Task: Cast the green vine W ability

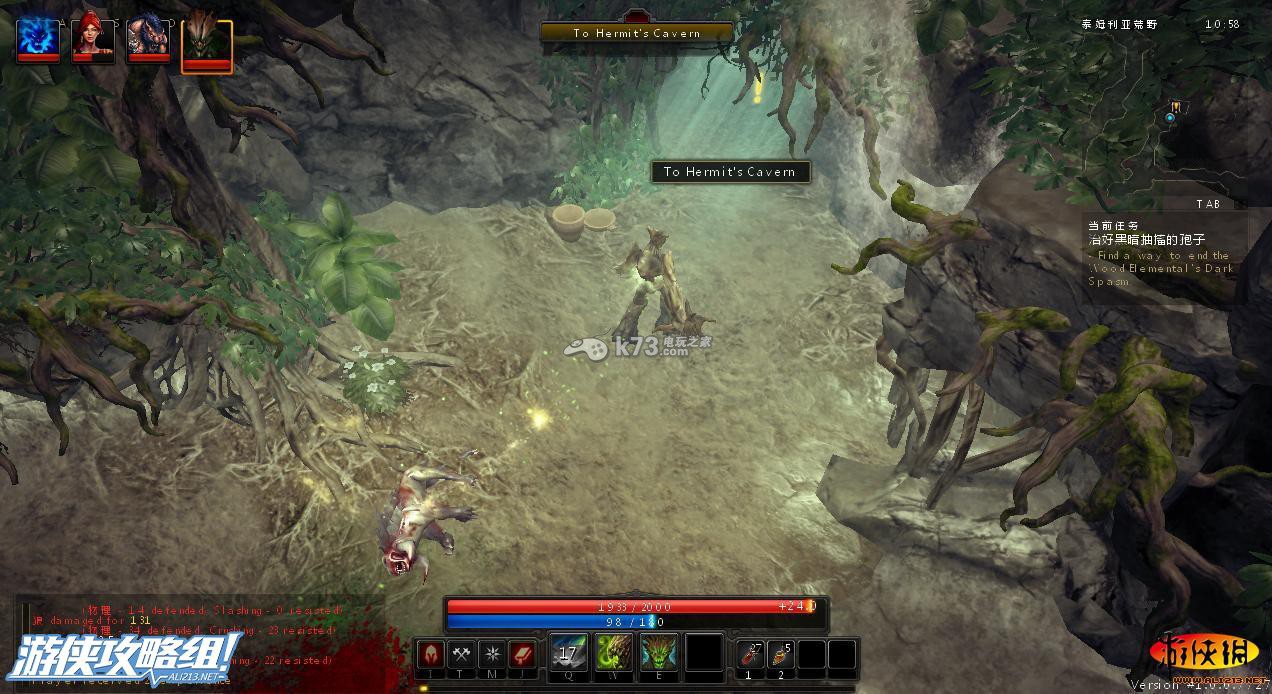Action: coord(614,654)
